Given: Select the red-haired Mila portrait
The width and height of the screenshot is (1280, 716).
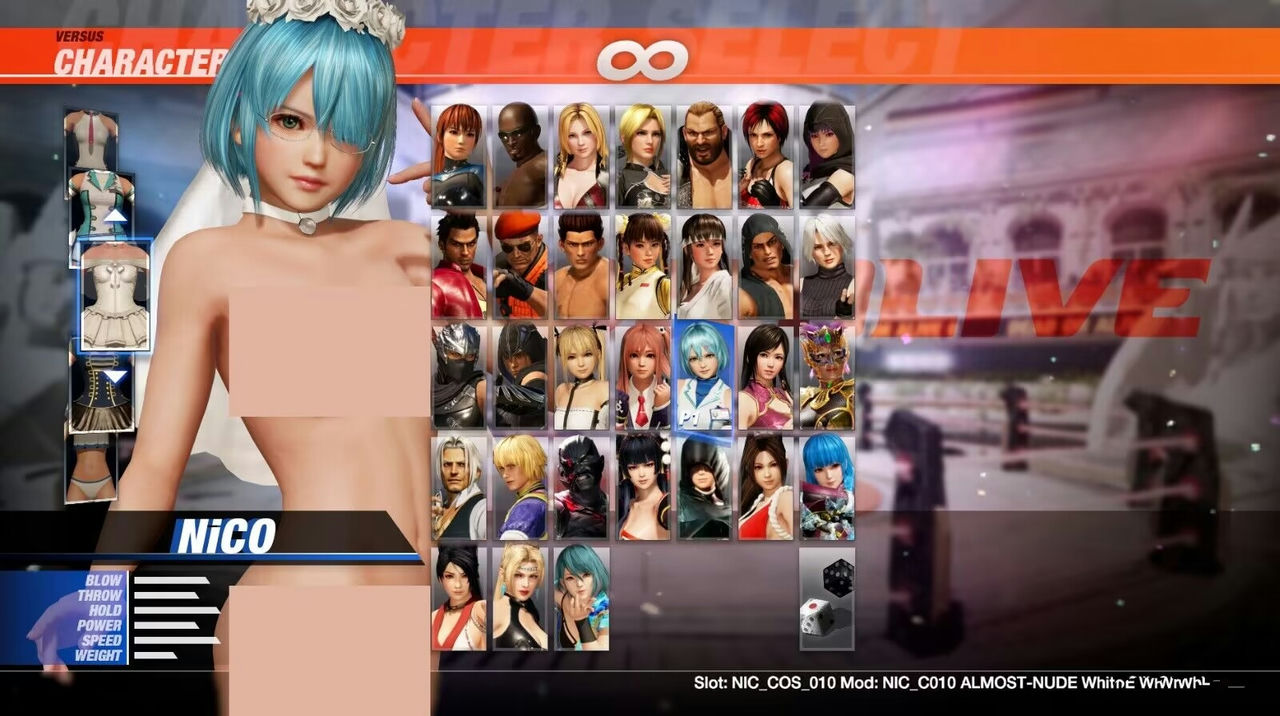Looking at the screenshot, I should [x=765, y=156].
